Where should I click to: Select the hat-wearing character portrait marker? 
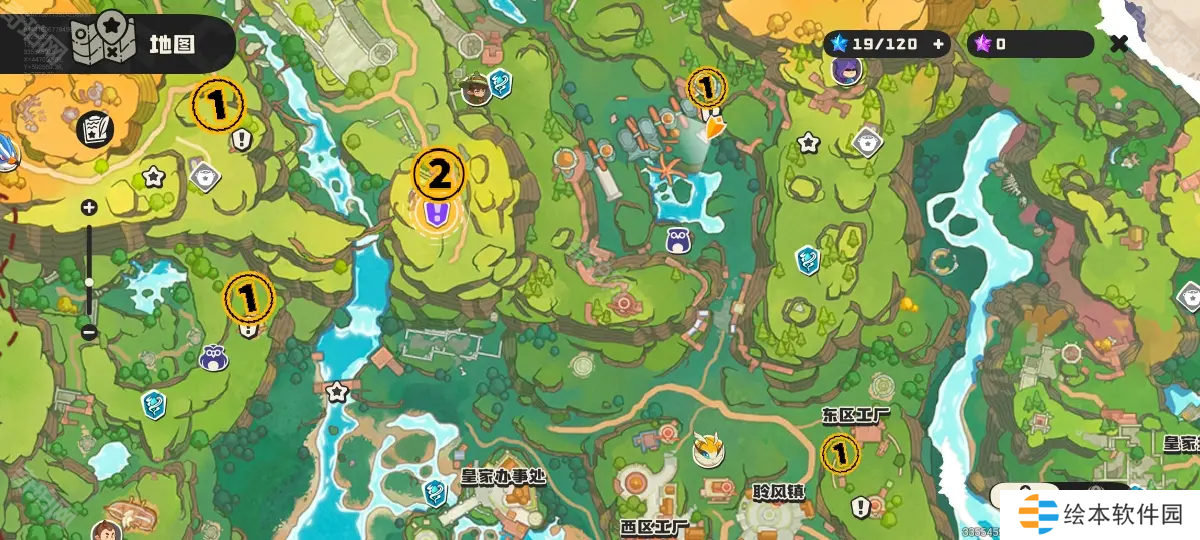pos(476,90)
